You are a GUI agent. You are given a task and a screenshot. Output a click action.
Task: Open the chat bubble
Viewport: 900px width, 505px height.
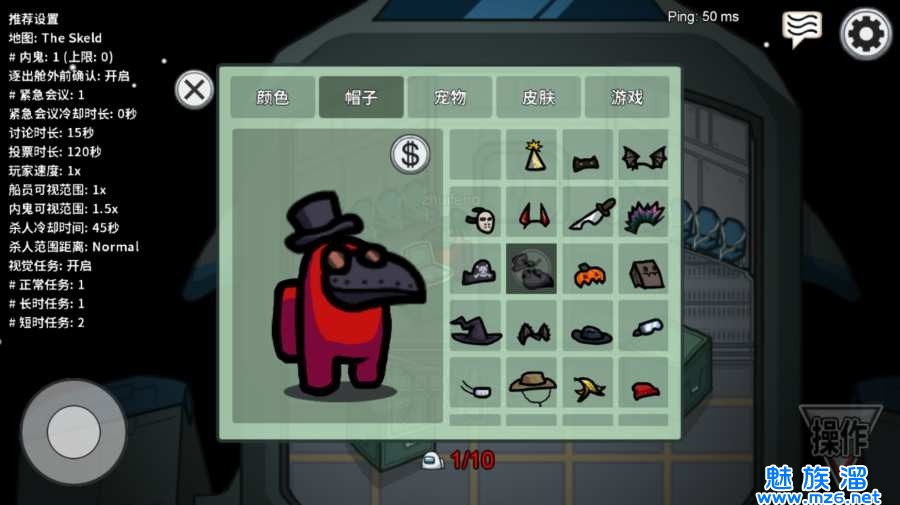802,29
